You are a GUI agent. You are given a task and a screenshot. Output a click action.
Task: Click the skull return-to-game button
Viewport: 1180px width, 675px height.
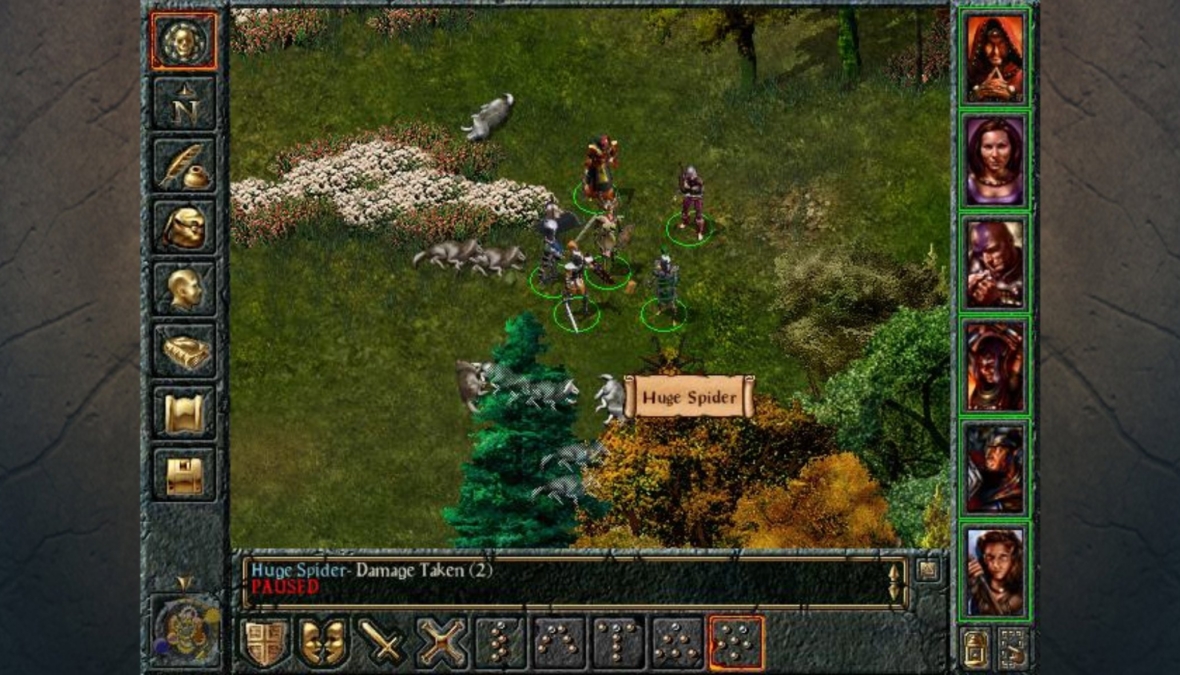pos(184,41)
